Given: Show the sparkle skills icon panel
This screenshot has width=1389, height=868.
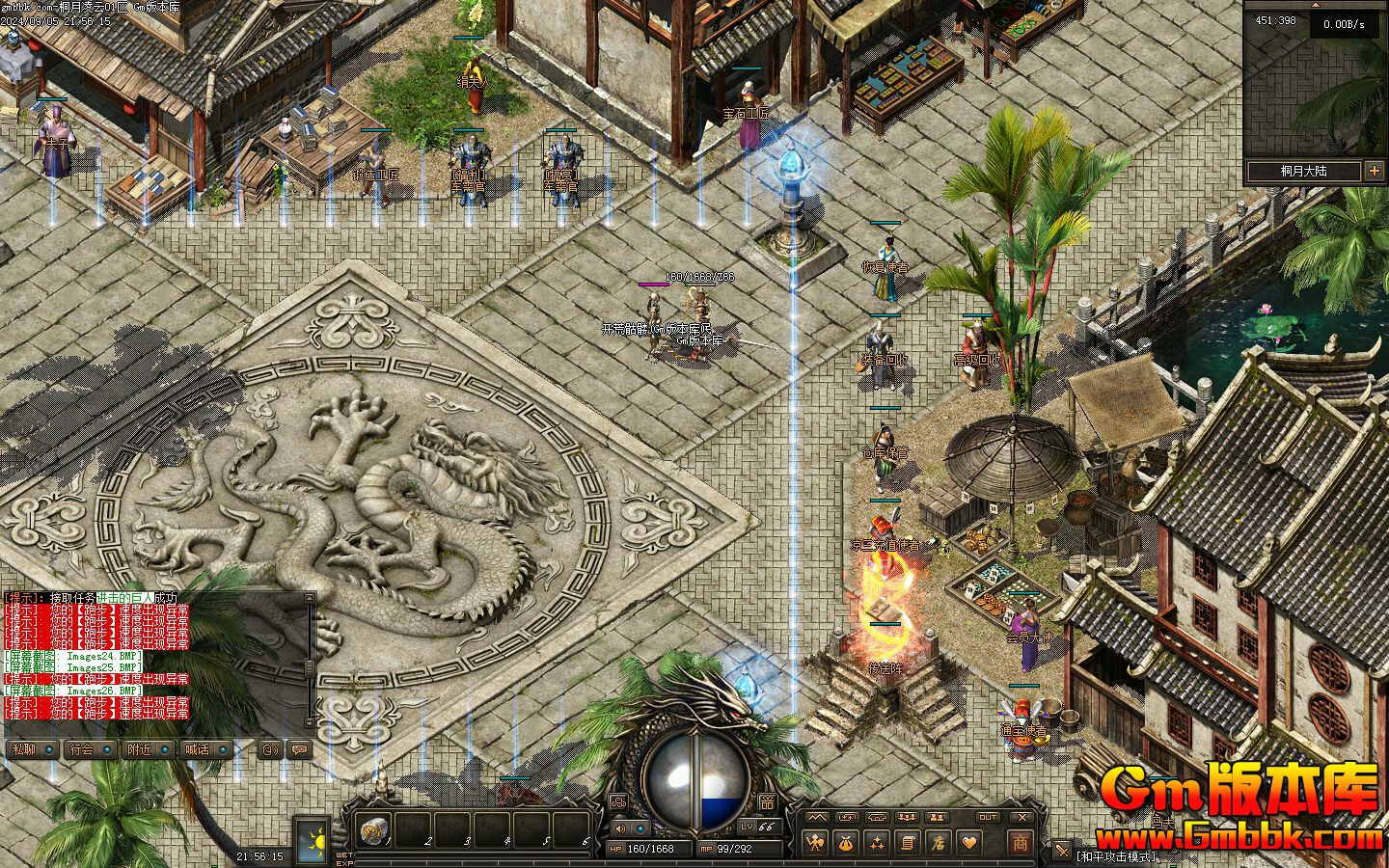Looking at the screenshot, I should 877,843.
